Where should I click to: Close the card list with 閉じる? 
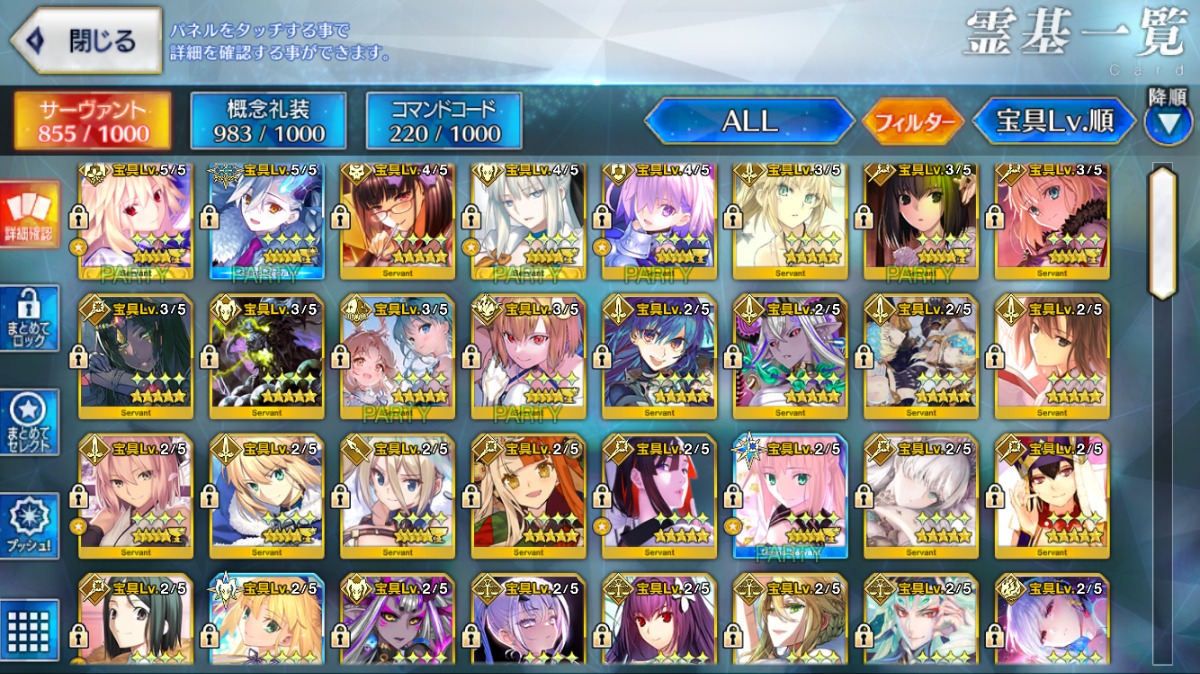[86, 41]
